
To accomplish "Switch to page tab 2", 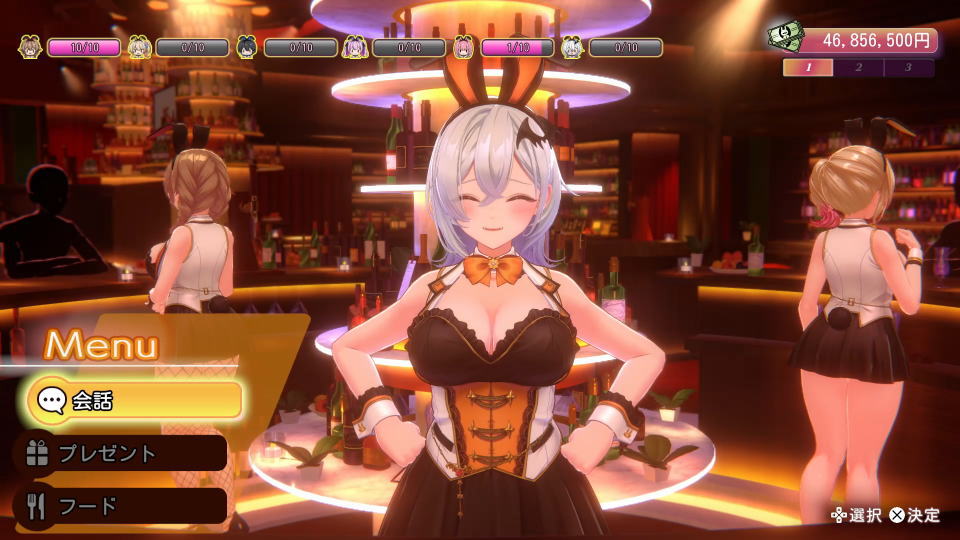I will (x=859, y=68).
